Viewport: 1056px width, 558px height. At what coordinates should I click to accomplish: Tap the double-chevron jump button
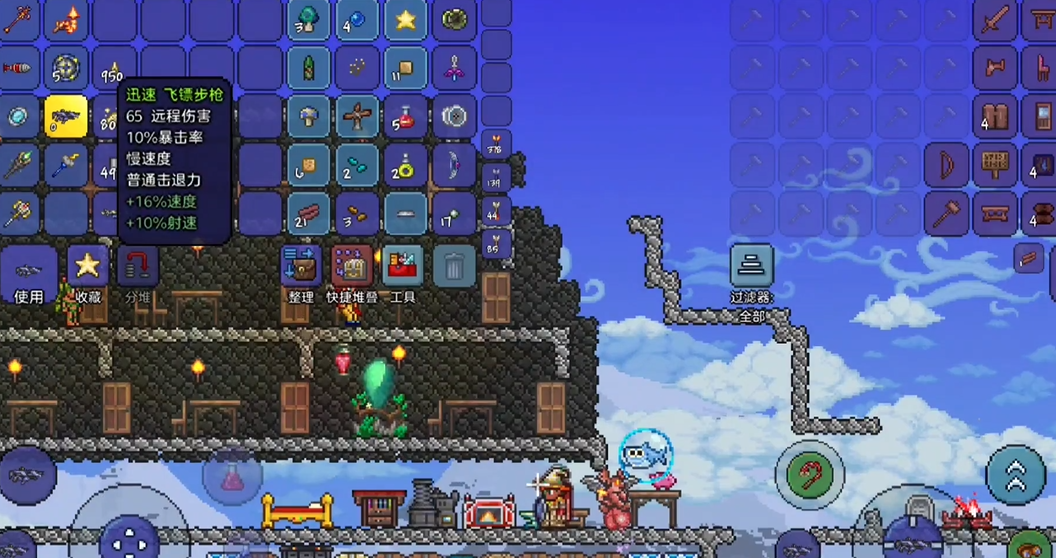pyautogui.click(x=1015, y=473)
